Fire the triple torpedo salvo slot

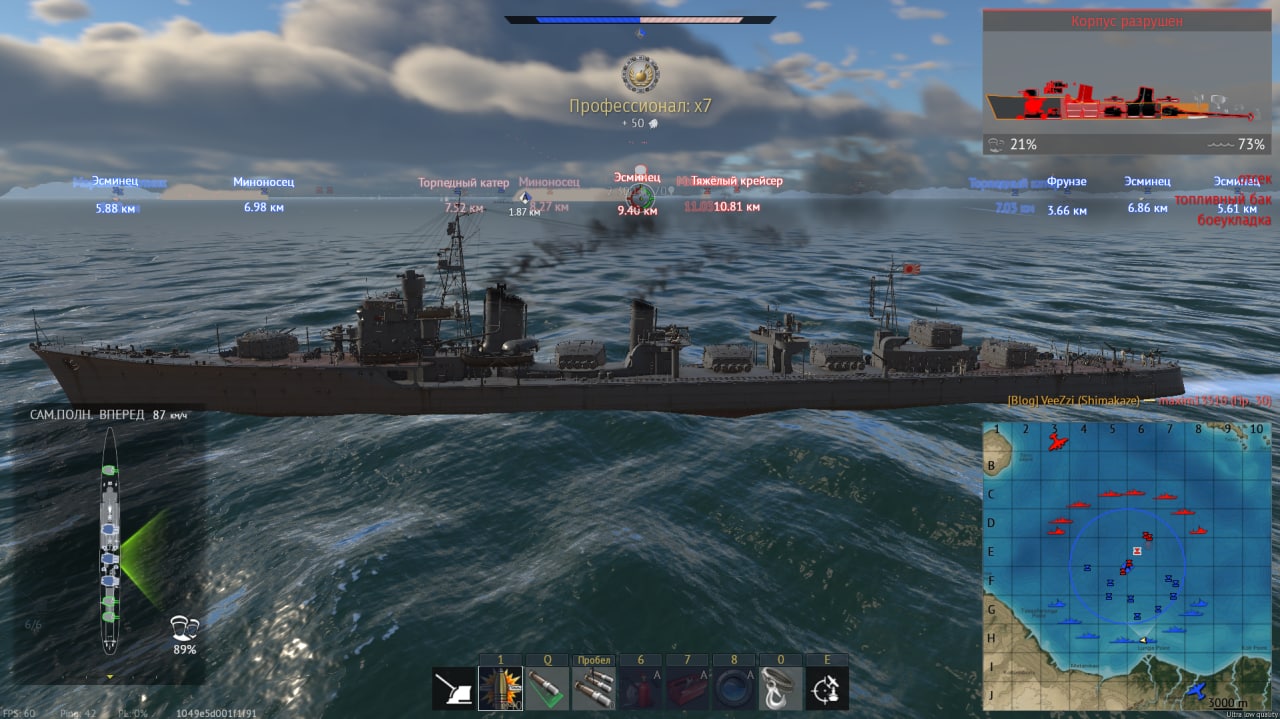pos(593,689)
